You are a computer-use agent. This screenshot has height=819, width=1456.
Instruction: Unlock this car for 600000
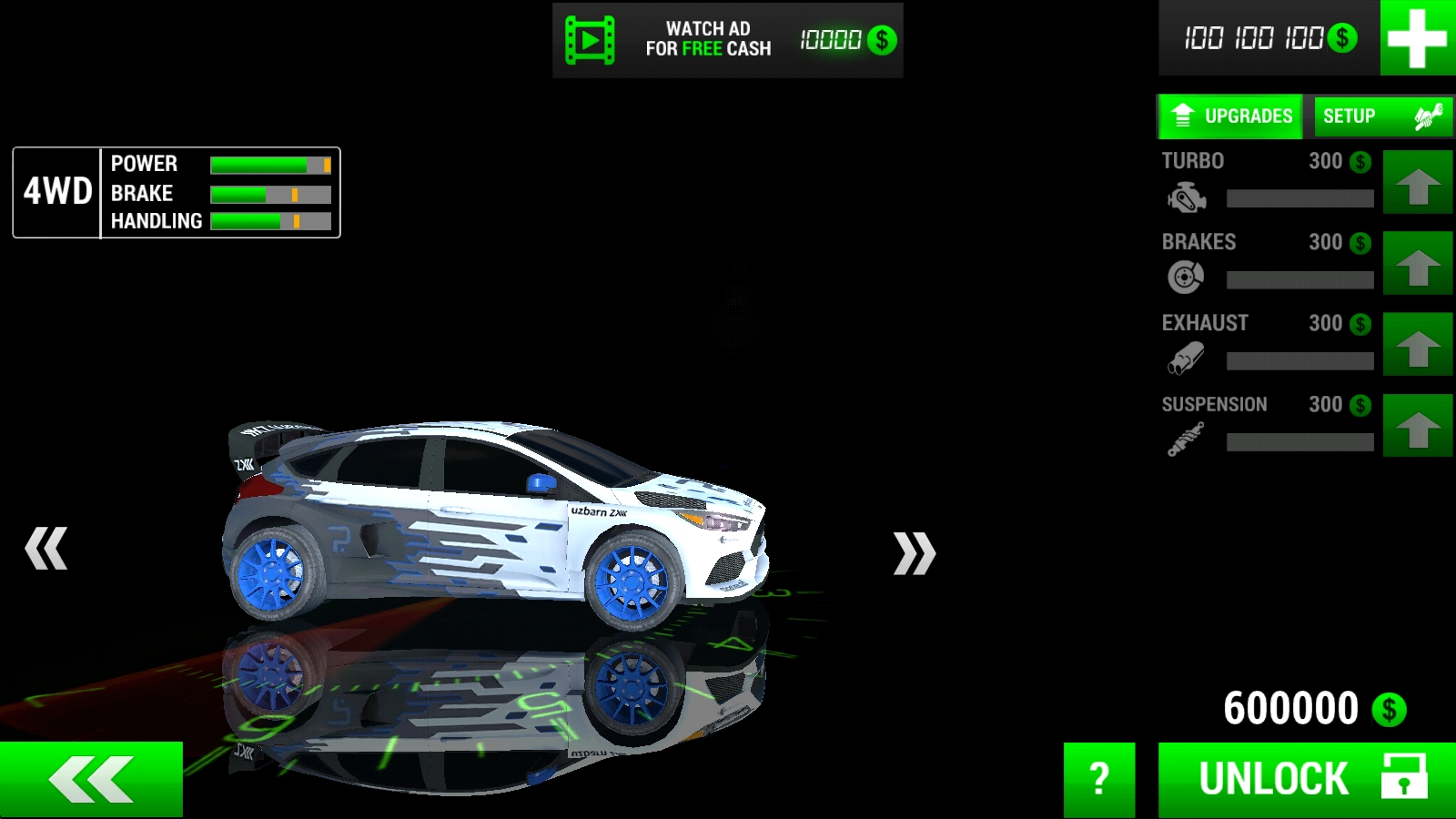[1306, 780]
